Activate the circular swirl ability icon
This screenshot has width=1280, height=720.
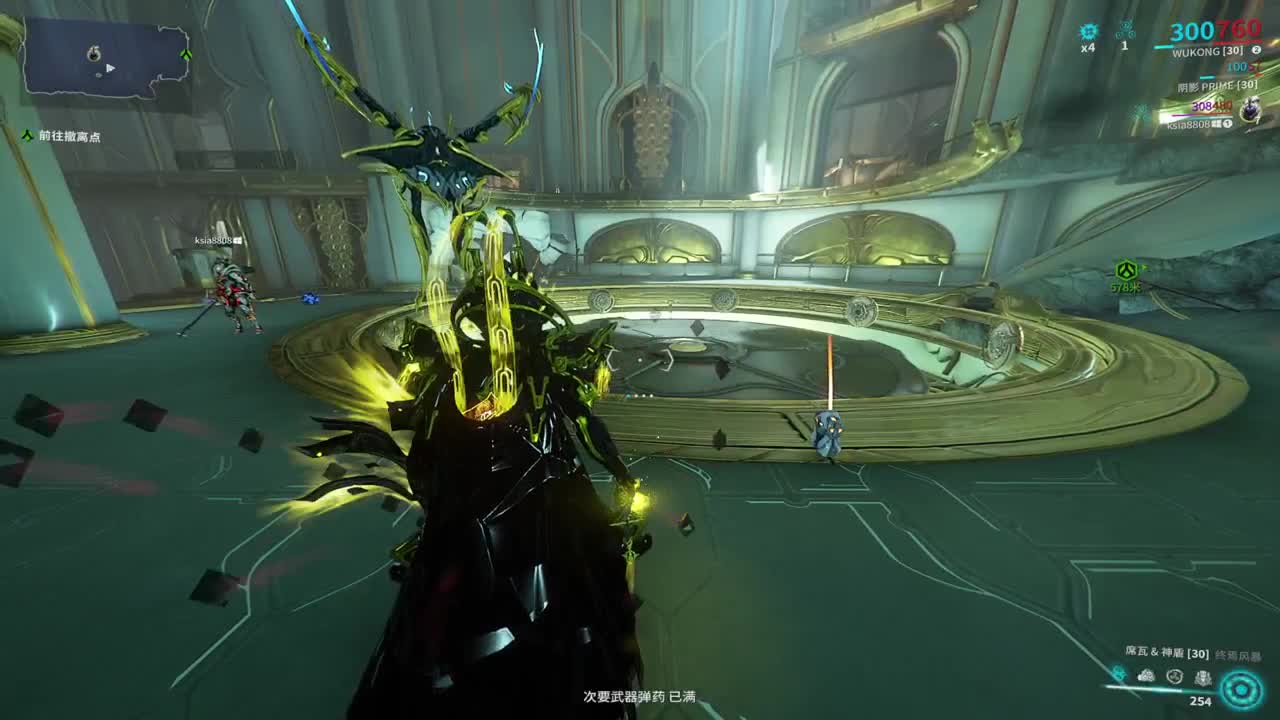click(x=1175, y=677)
